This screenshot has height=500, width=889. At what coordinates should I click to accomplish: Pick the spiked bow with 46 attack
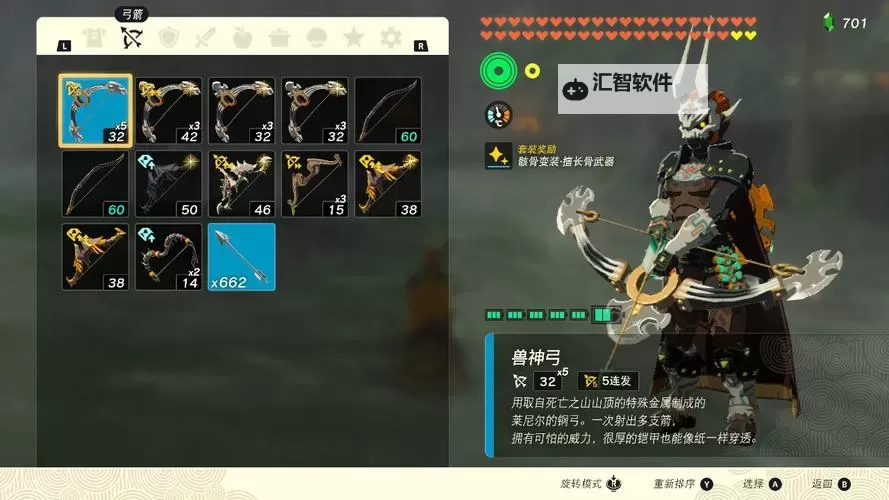click(x=241, y=184)
